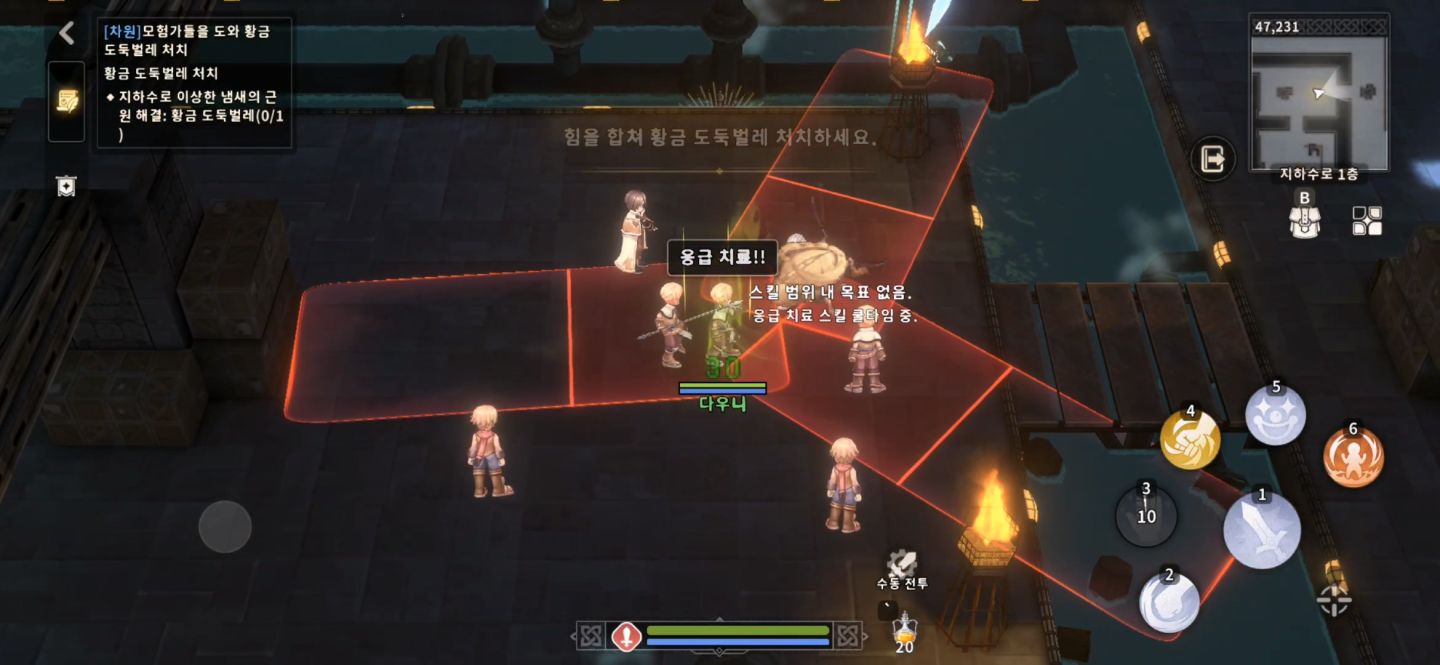Collapse the quest panel with the back arrow
Screen dimensions: 1440x665
click(x=67, y=33)
